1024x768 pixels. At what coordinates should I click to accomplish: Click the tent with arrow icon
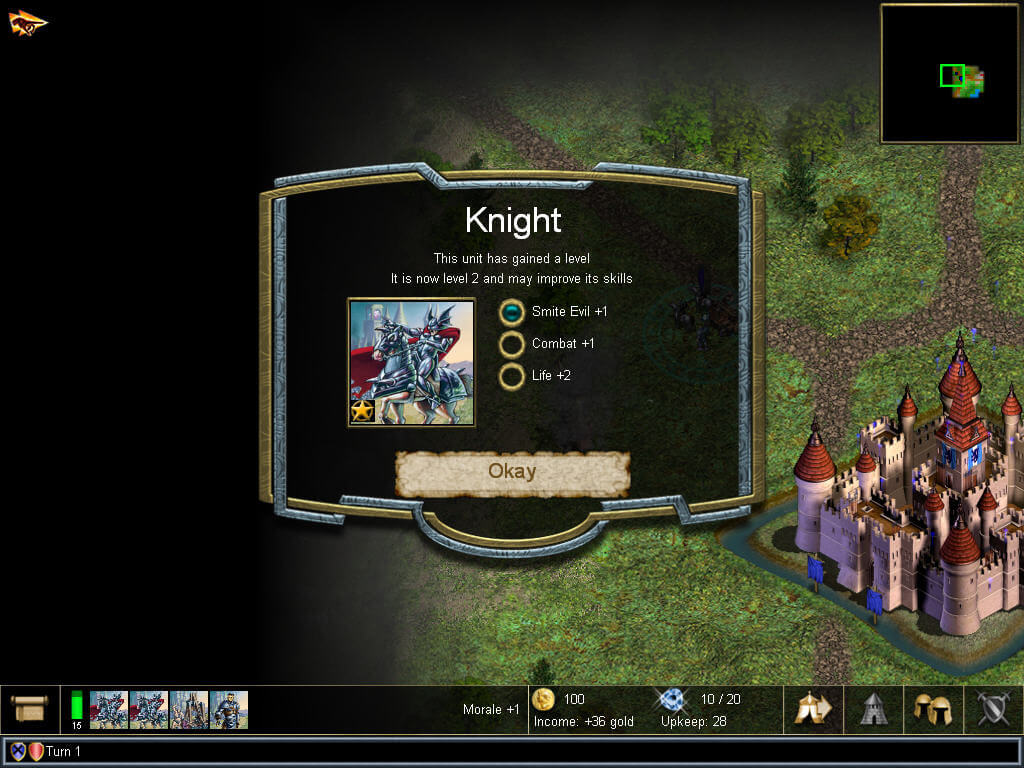tap(813, 709)
